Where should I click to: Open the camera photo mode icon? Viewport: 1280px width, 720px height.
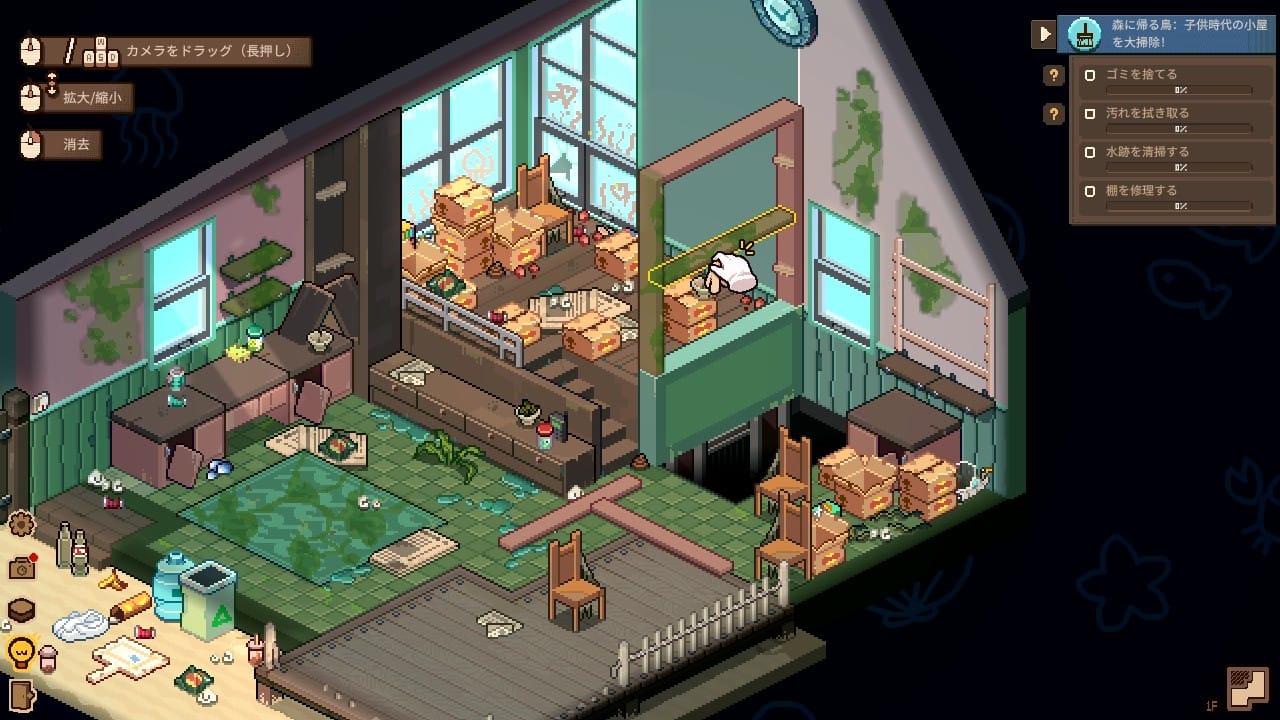pos(21,567)
